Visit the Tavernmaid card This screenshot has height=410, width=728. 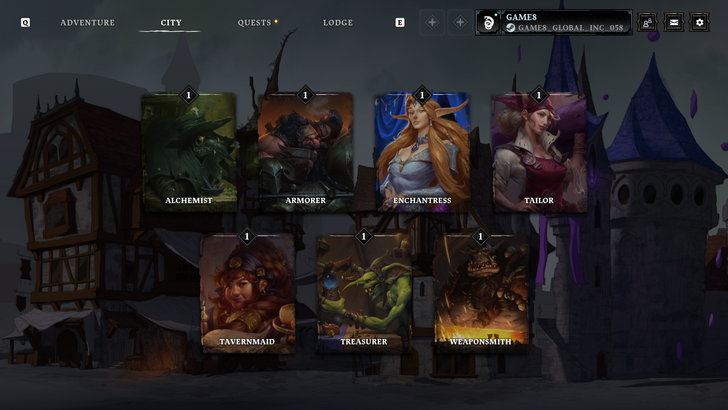[x=247, y=292]
